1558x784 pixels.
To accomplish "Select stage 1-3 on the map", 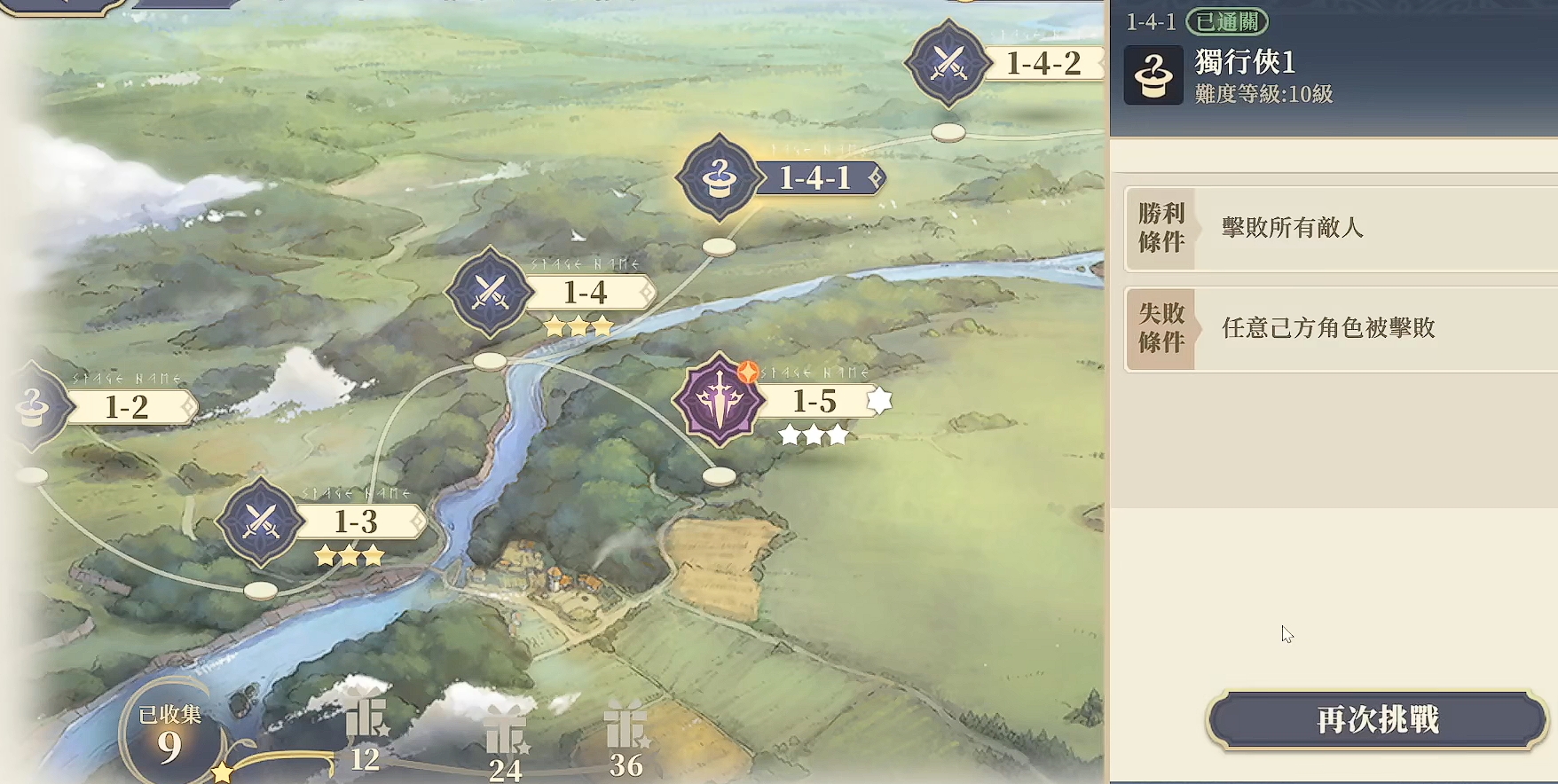I will point(261,521).
